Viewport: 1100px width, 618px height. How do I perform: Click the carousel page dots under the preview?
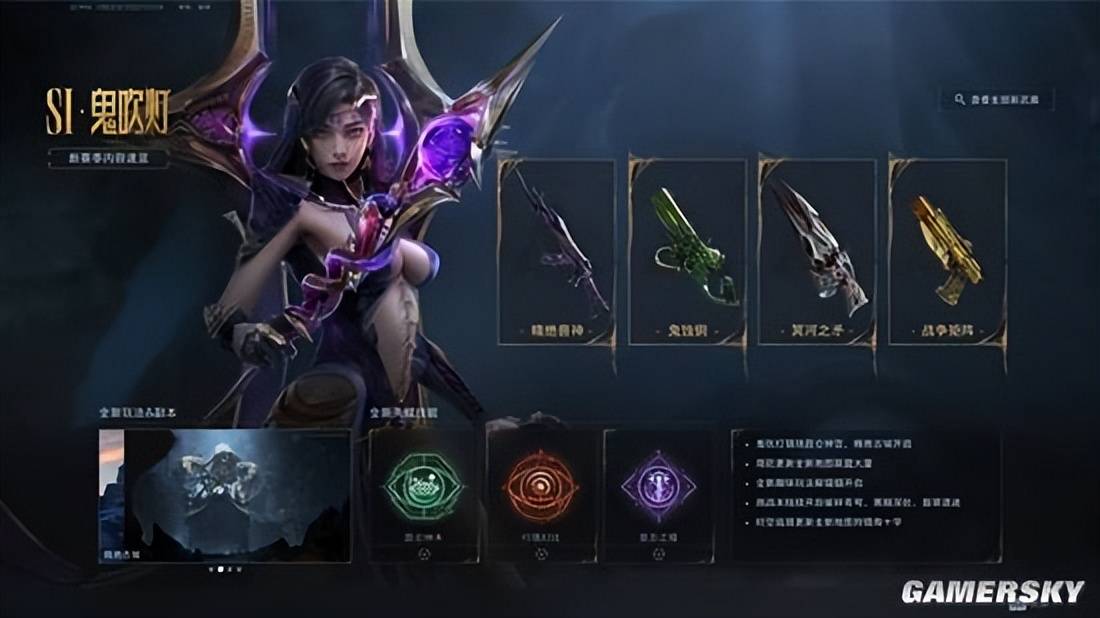[x=225, y=569]
